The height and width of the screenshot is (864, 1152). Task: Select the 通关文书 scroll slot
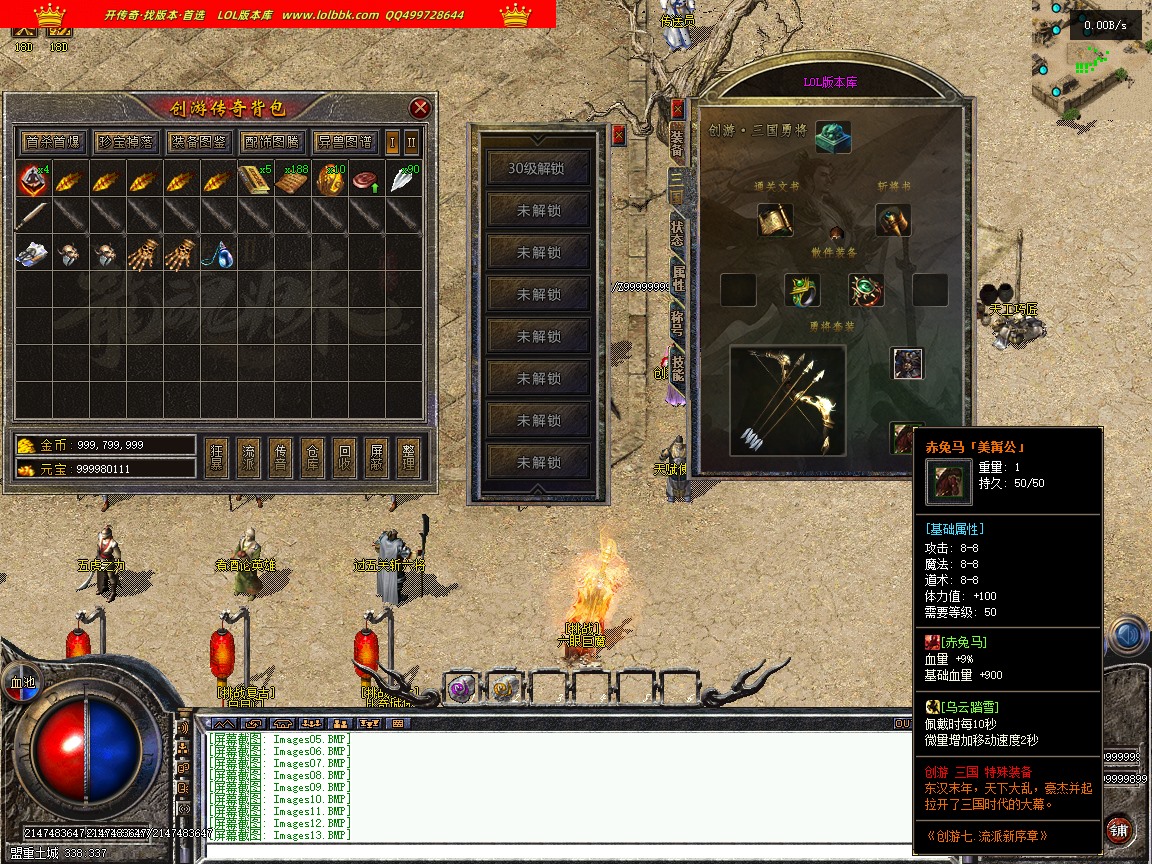[775, 220]
